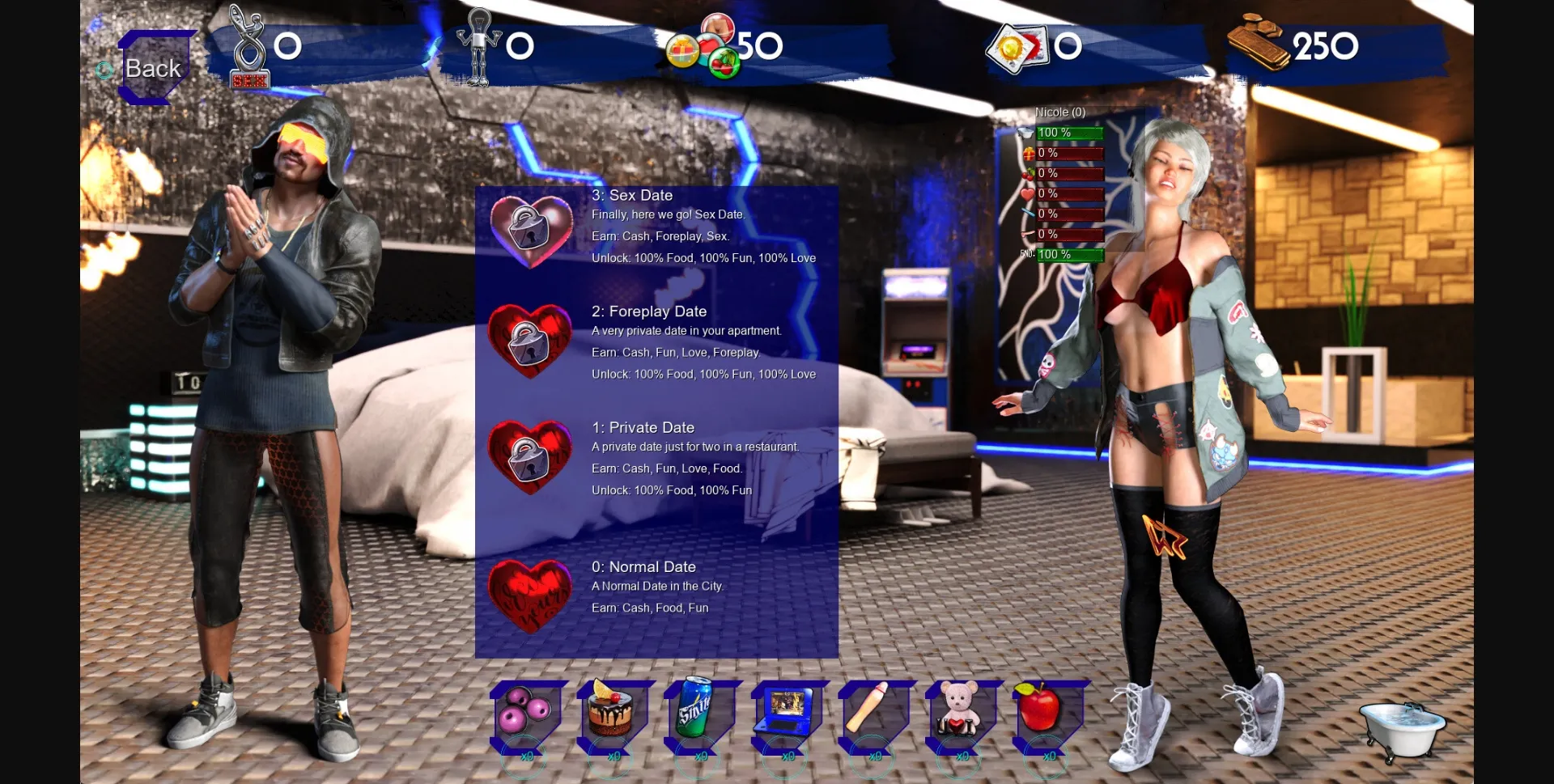This screenshot has height=784, width=1554.
Task: Click the lightbulb figure counter icon
Action: click(479, 44)
